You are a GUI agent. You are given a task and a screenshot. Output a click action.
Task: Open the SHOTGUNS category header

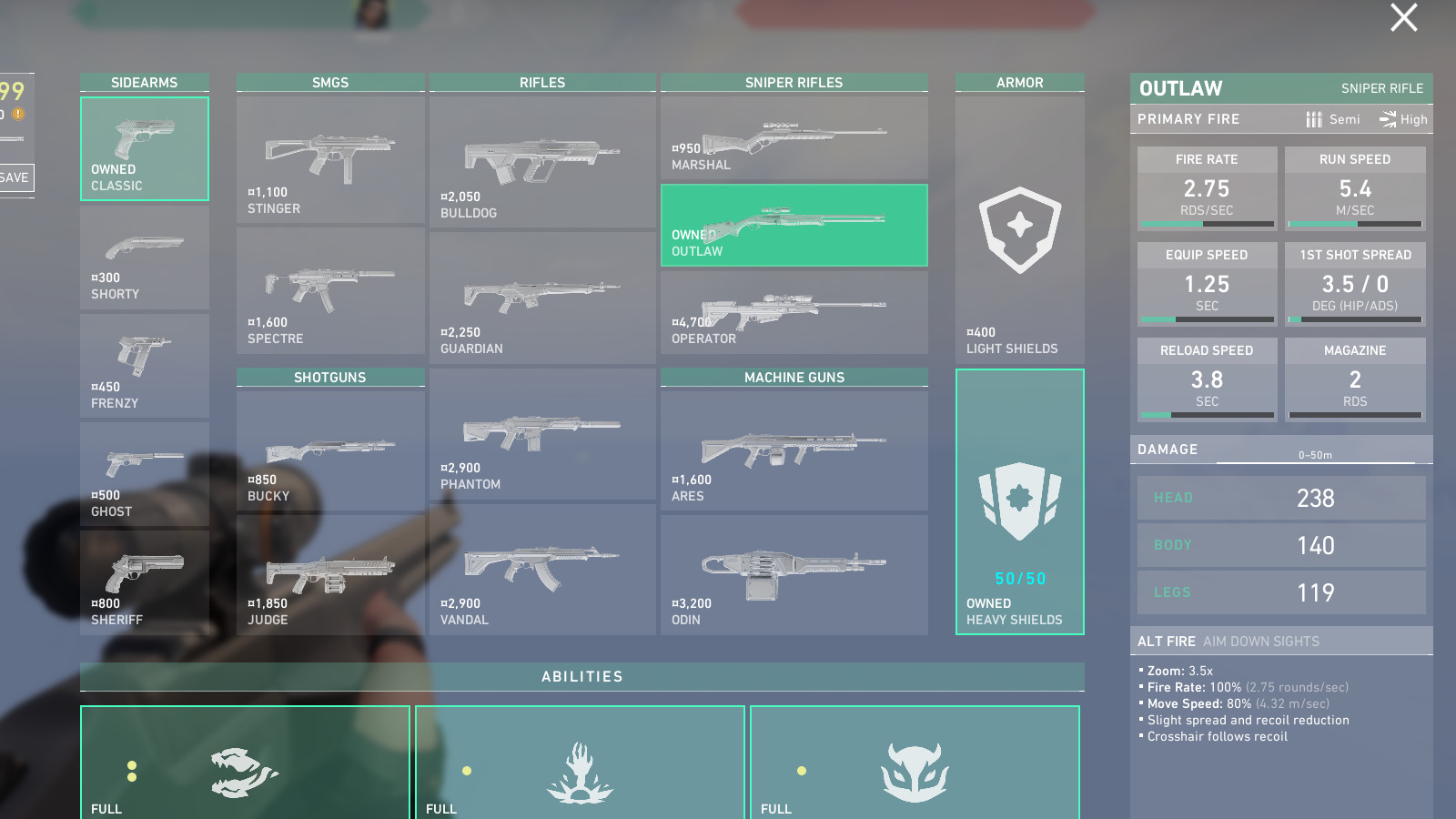coord(329,377)
